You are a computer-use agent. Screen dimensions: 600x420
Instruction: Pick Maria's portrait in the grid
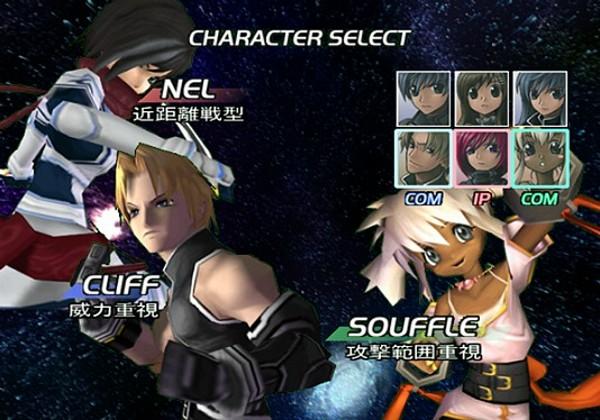(x=540, y=98)
